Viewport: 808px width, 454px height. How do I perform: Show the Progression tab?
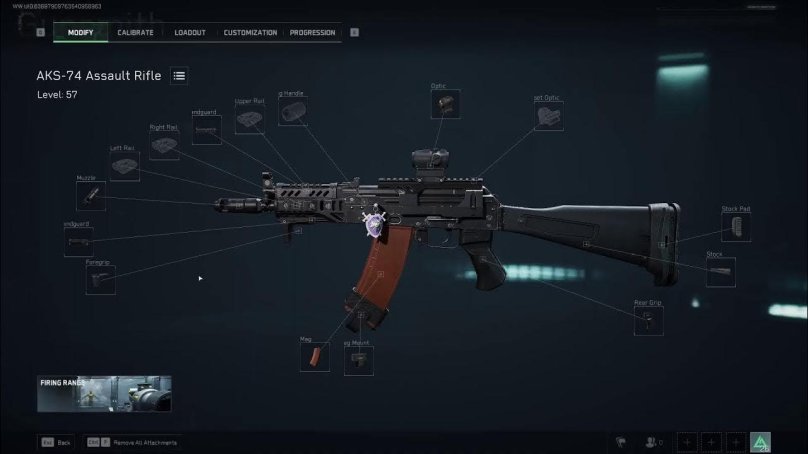(x=312, y=33)
